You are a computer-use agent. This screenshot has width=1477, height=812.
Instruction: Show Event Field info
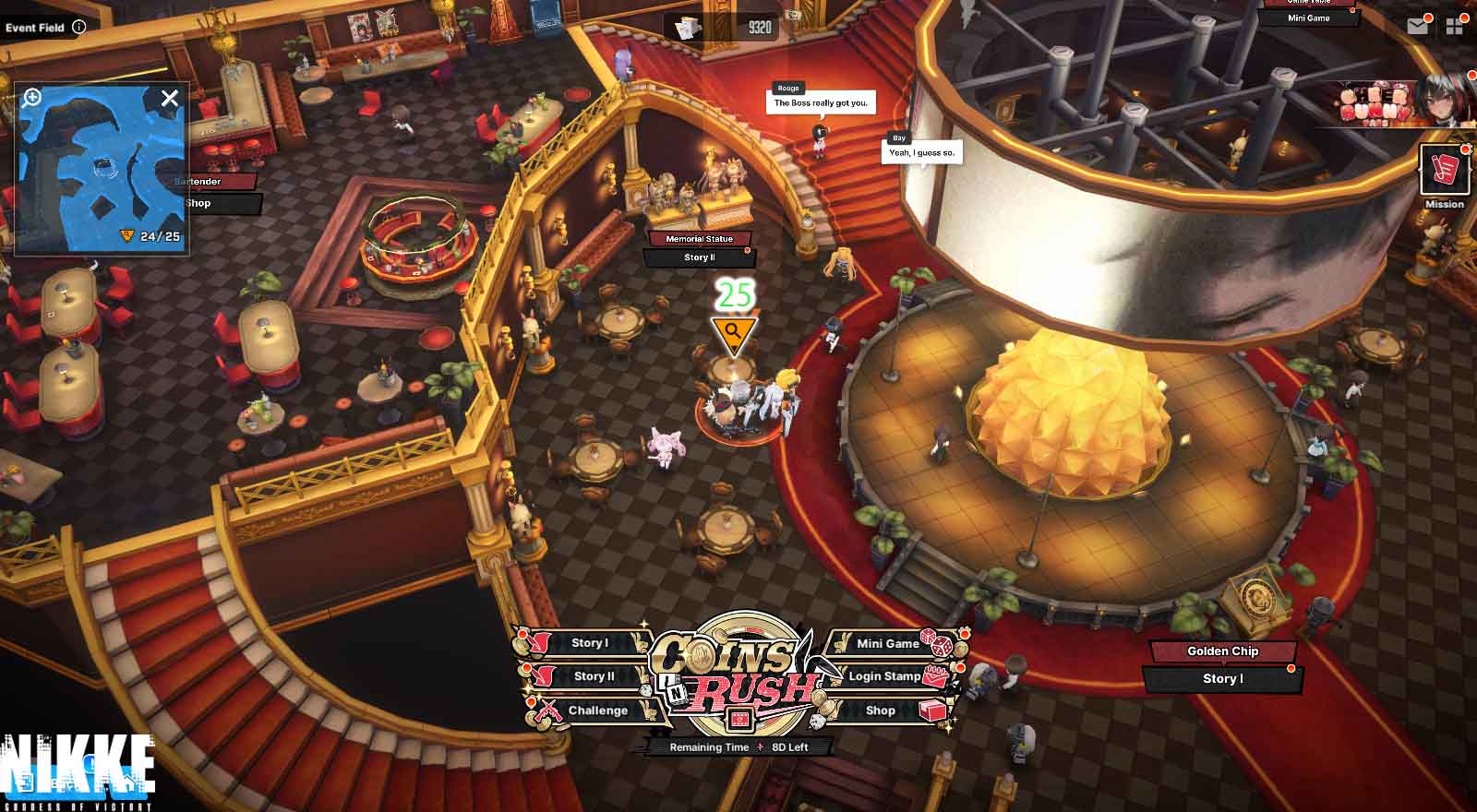coord(79,27)
